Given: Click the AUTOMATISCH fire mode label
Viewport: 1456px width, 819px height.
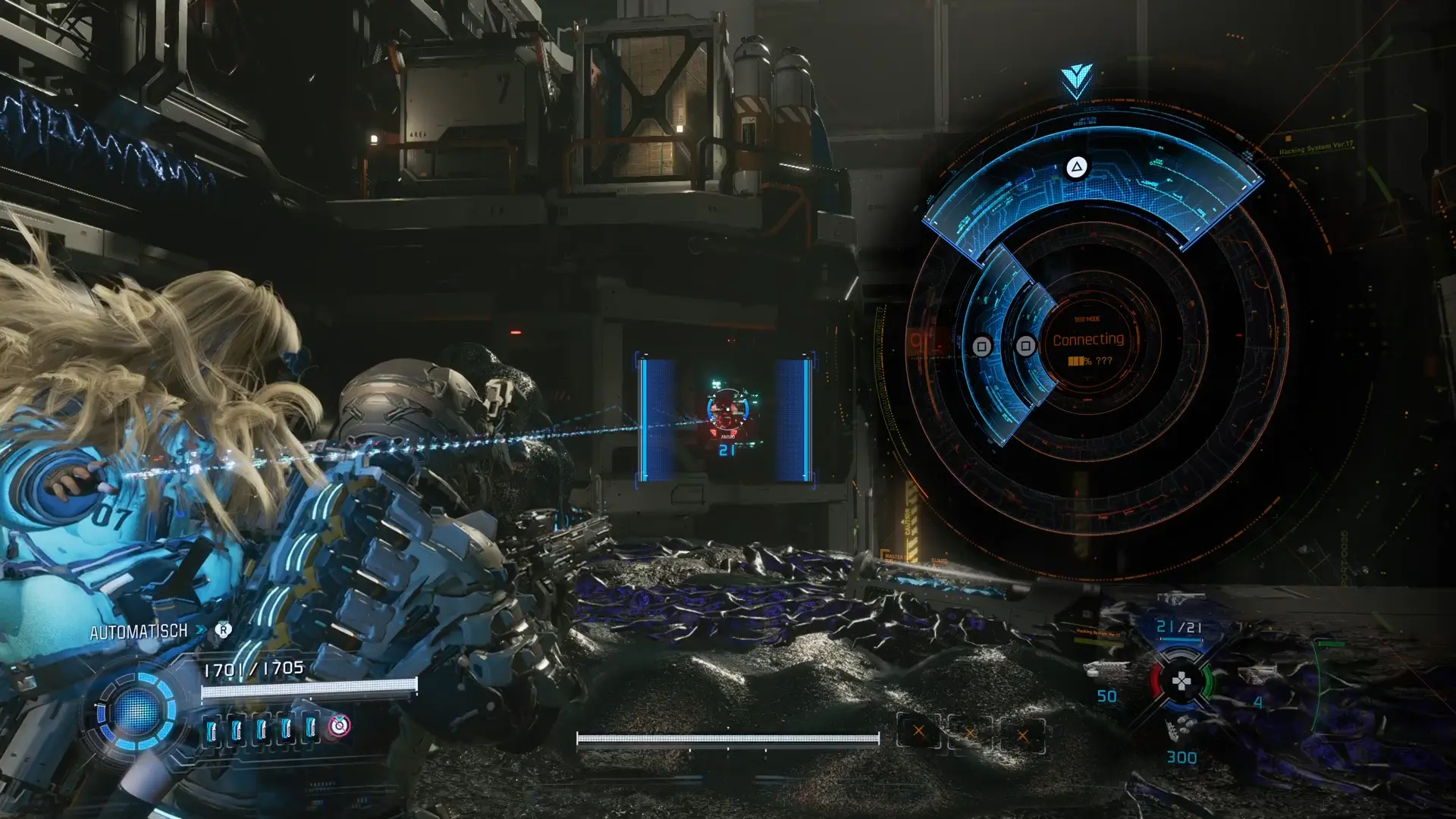Looking at the screenshot, I should tap(139, 632).
